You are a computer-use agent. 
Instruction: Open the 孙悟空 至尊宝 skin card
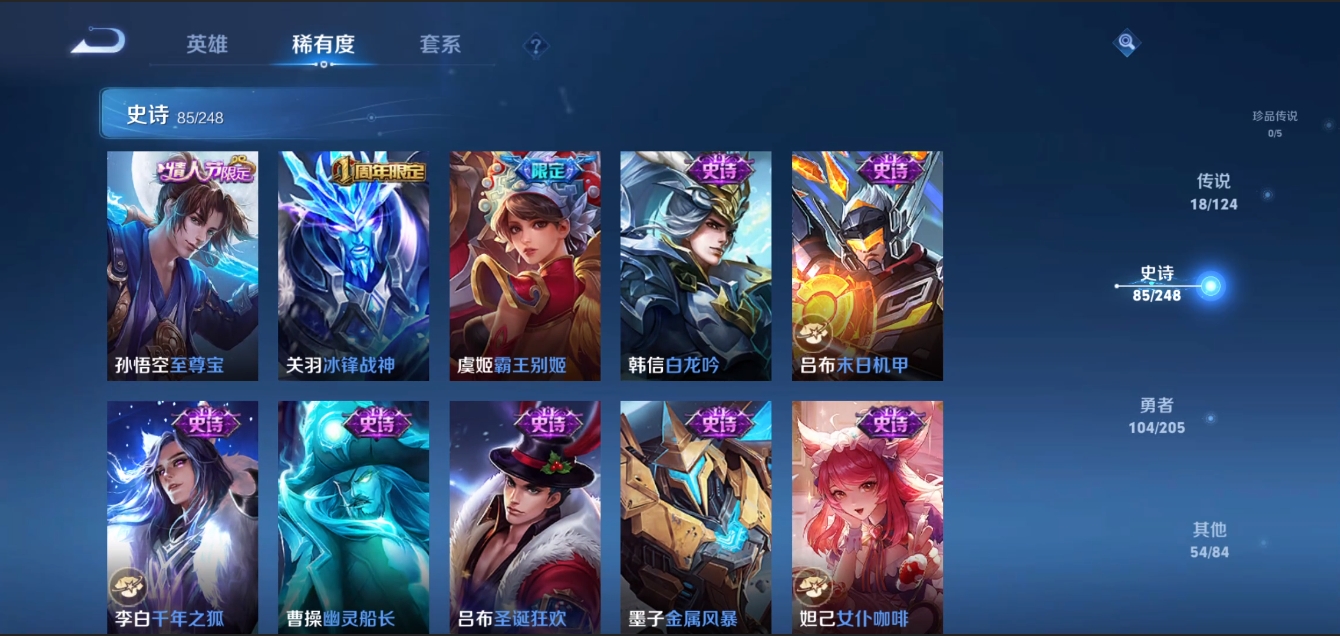182,266
